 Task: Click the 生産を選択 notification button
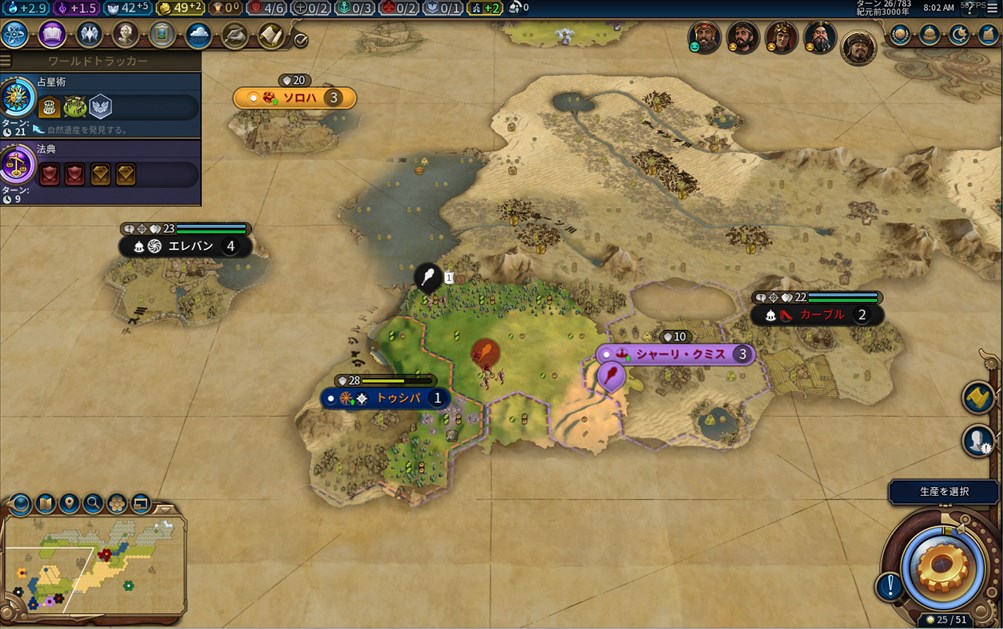(x=943, y=491)
